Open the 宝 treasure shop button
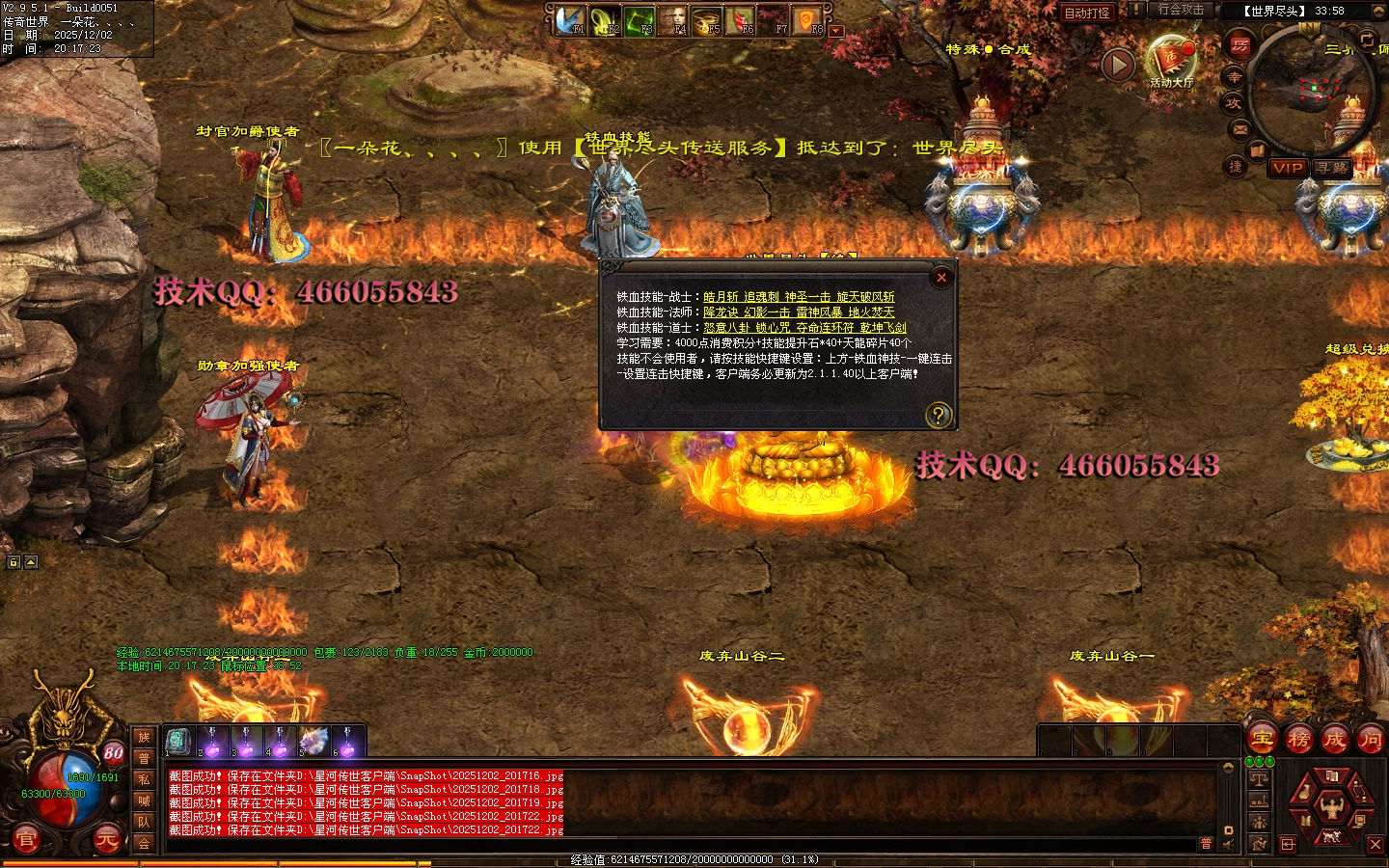Viewport: 1389px width, 868px height. pyautogui.click(x=1263, y=740)
